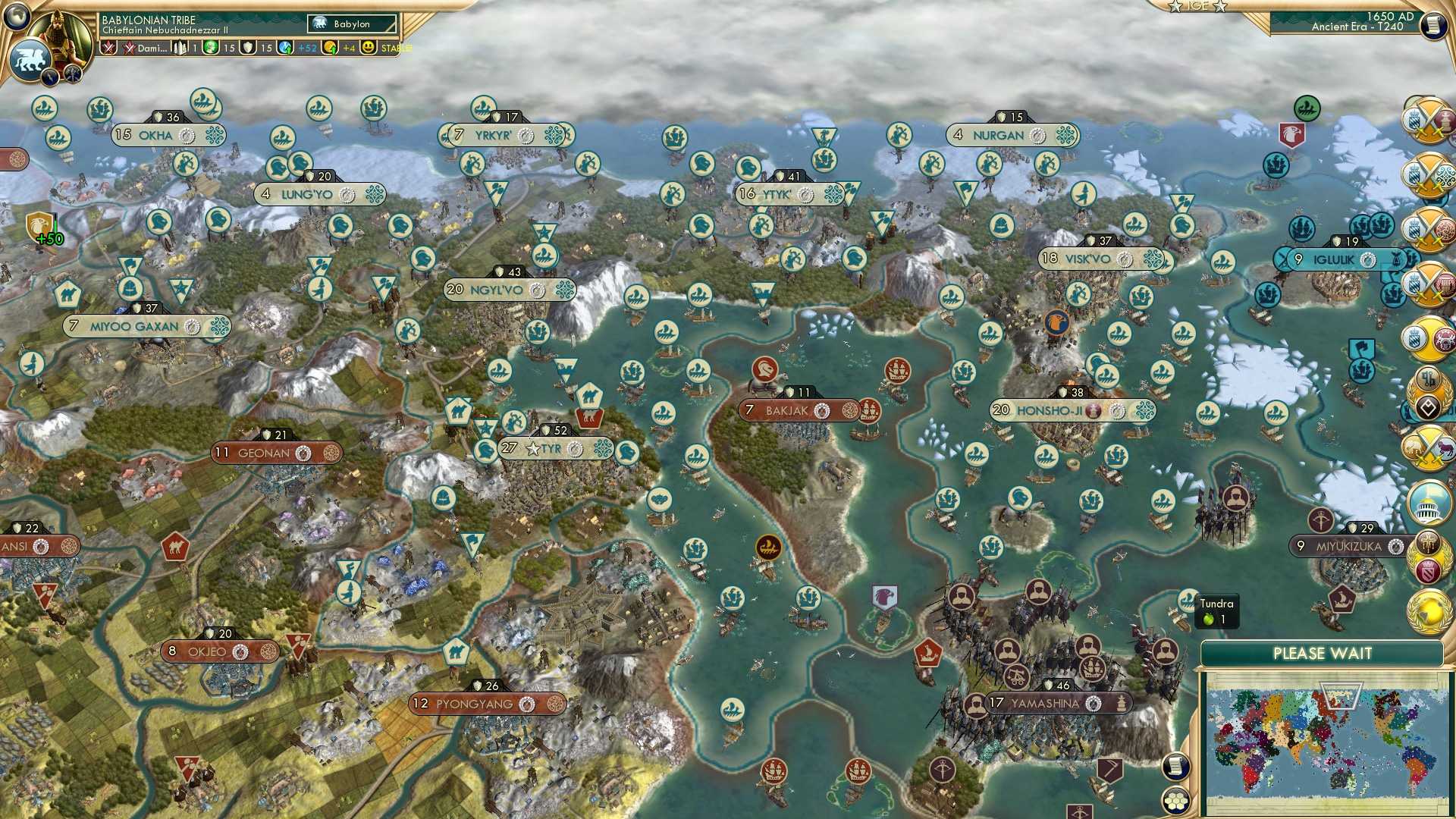Toggle the hammer icon beside the lightning bolt
This screenshot has width=1456, height=819.
71,74
